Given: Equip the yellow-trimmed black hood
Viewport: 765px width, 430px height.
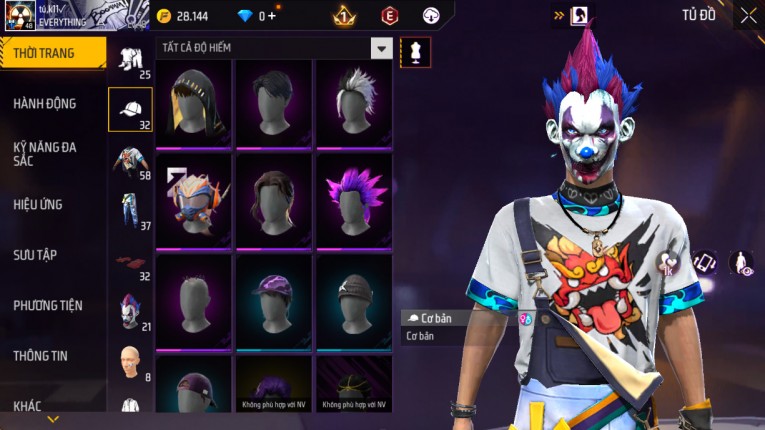Looking at the screenshot, I should tap(193, 101).
